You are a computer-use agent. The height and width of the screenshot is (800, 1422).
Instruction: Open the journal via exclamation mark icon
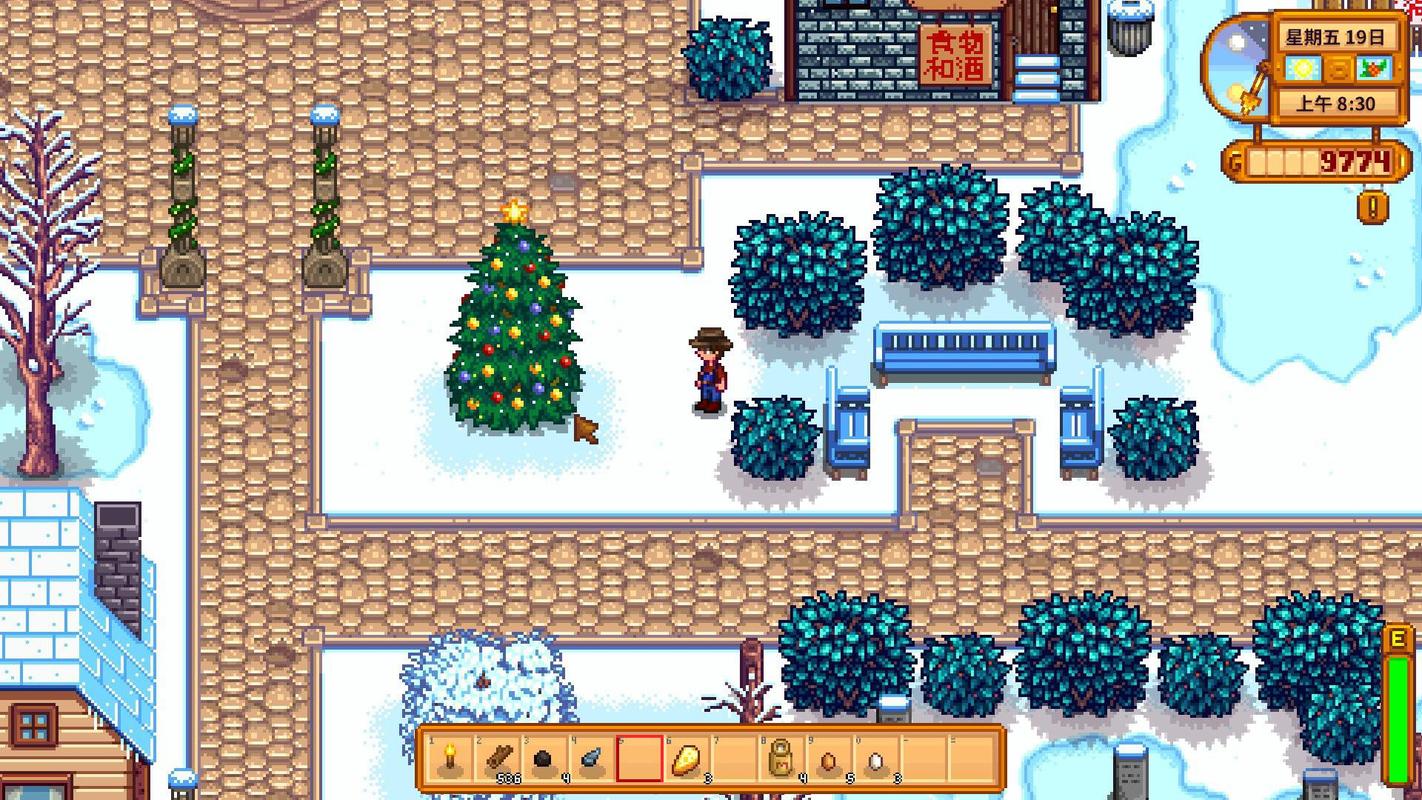[x=1373, y=207]
